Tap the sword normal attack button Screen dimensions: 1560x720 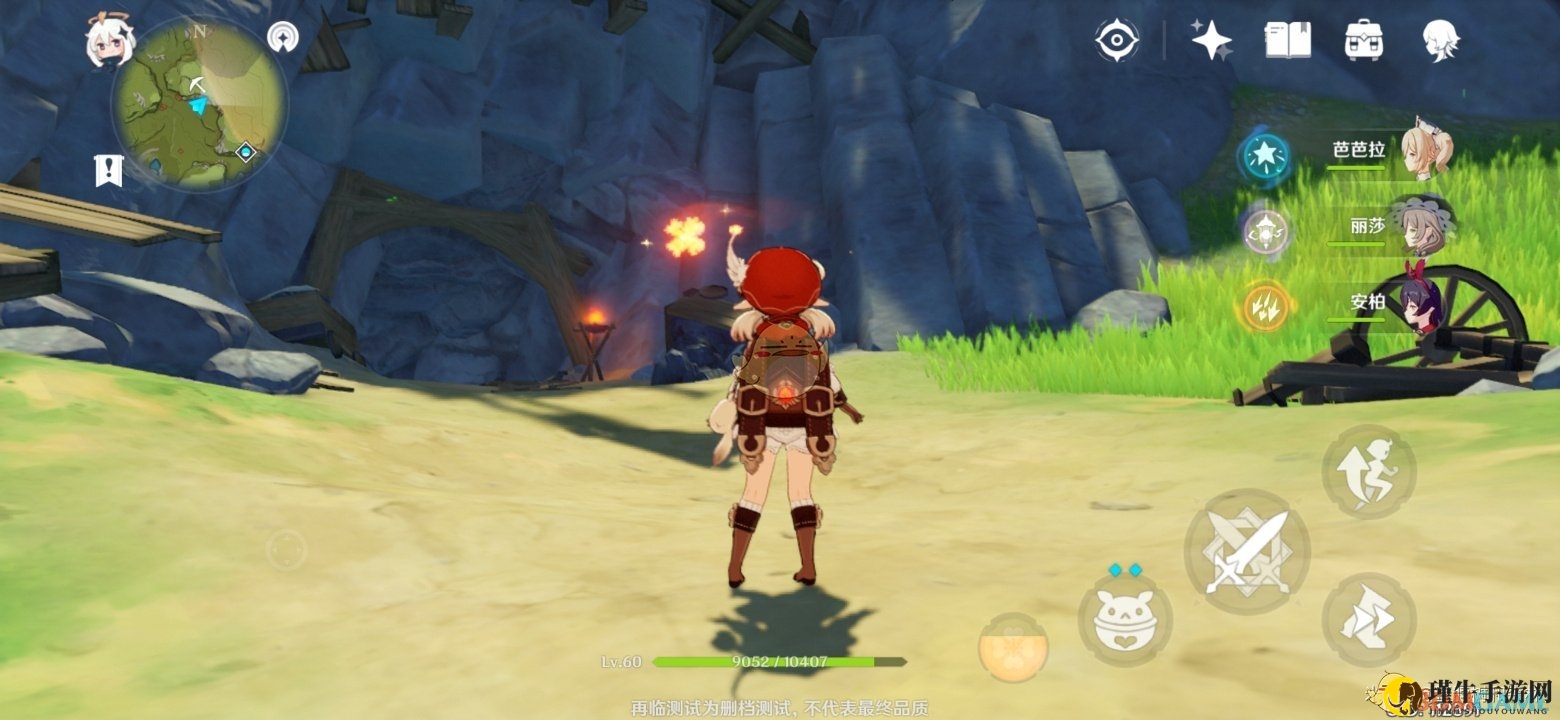[1246, 552]
